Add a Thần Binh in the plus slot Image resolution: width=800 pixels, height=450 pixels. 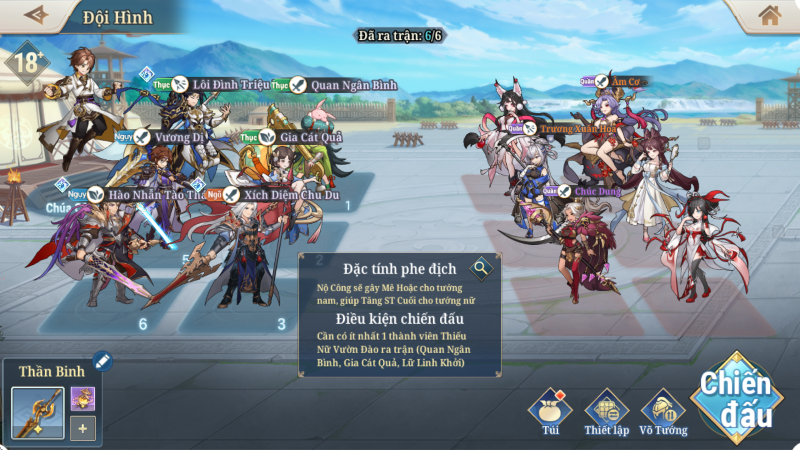coord(83,429)
